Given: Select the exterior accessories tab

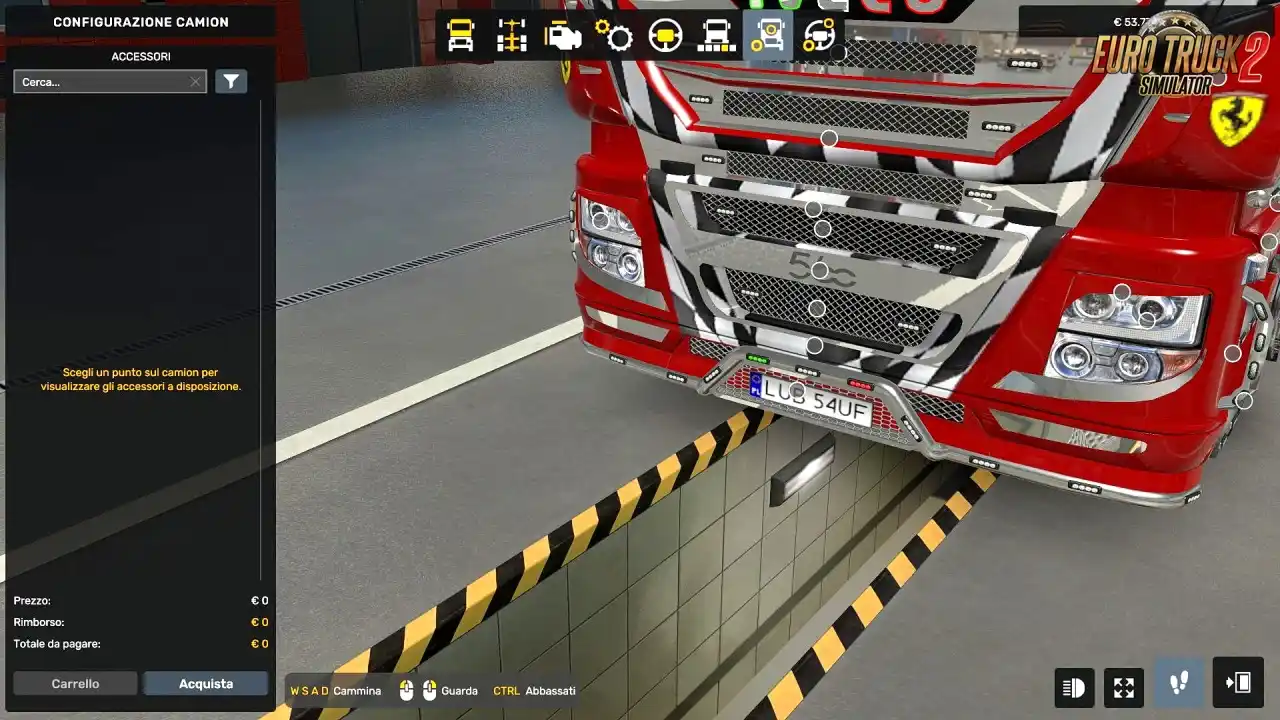Looking at the screenshot, I should point(768,36).
